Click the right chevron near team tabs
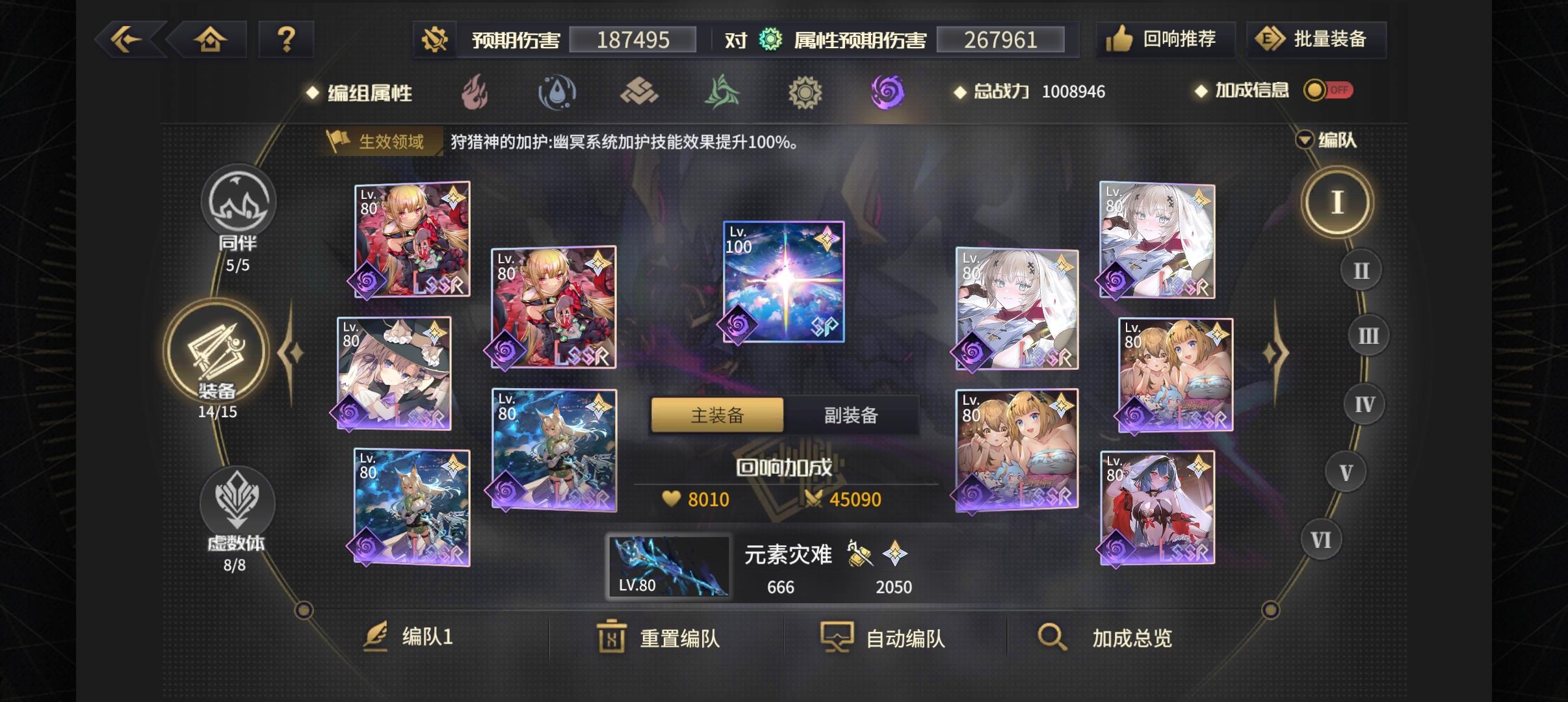This screenshot has height=702, width=1568. pos(1277,351)
